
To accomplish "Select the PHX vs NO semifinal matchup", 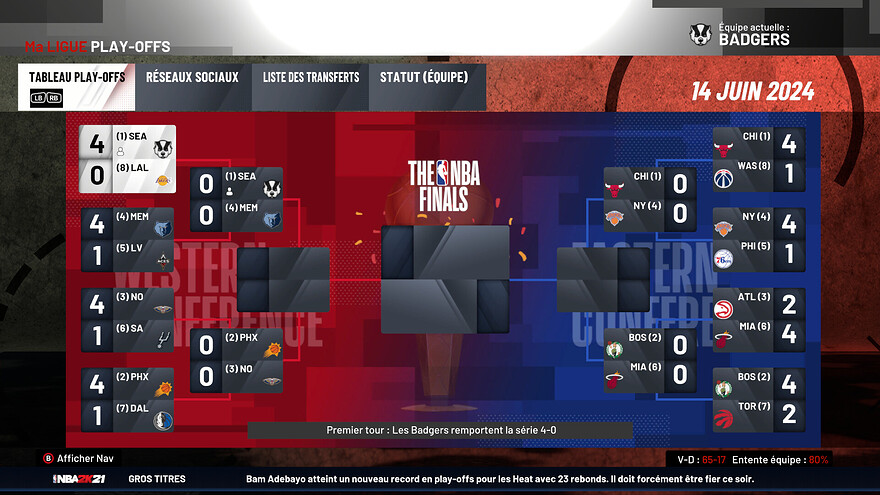I will (x=237, y=361).
